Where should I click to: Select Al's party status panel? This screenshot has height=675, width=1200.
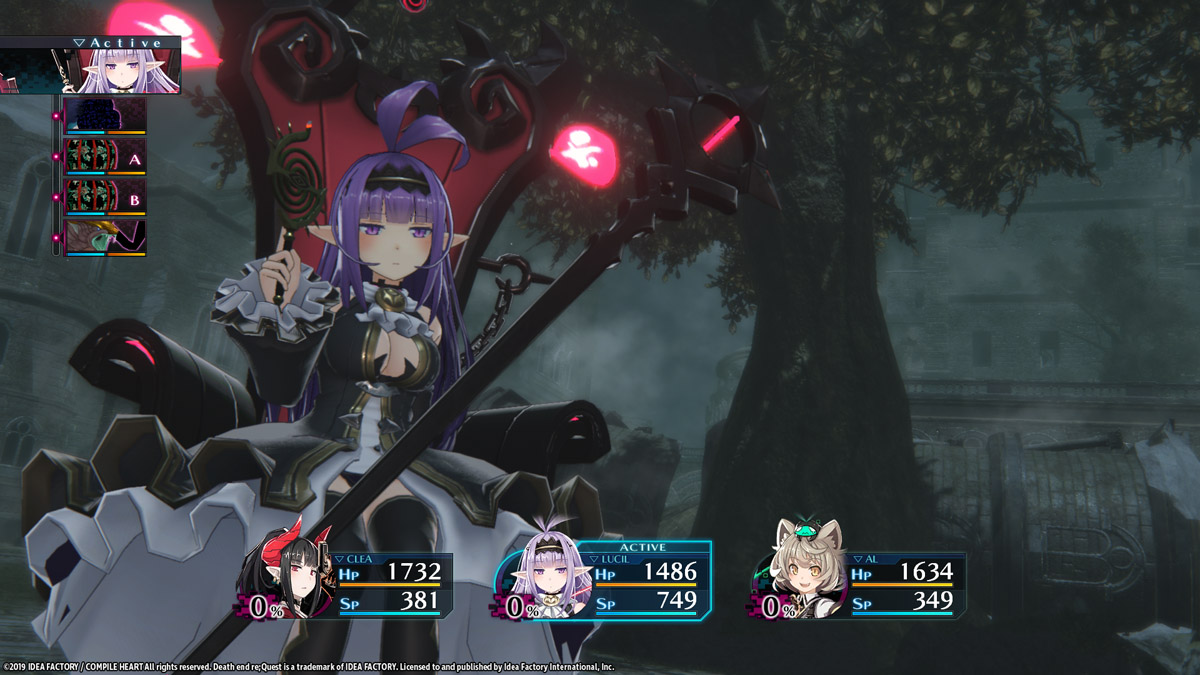[x=860, y=585]
